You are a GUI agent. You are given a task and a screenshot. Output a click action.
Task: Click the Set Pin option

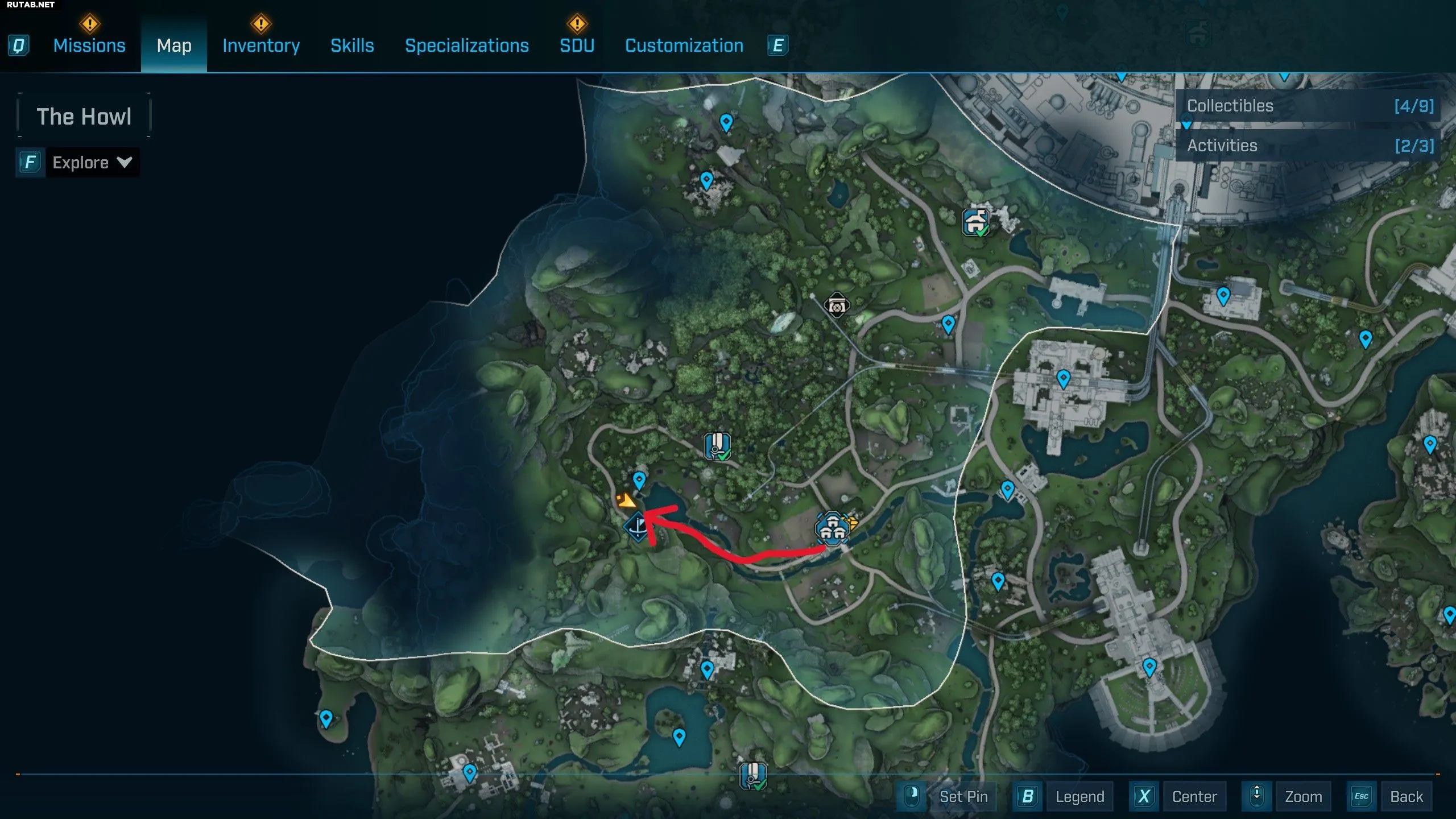[963, 796]
